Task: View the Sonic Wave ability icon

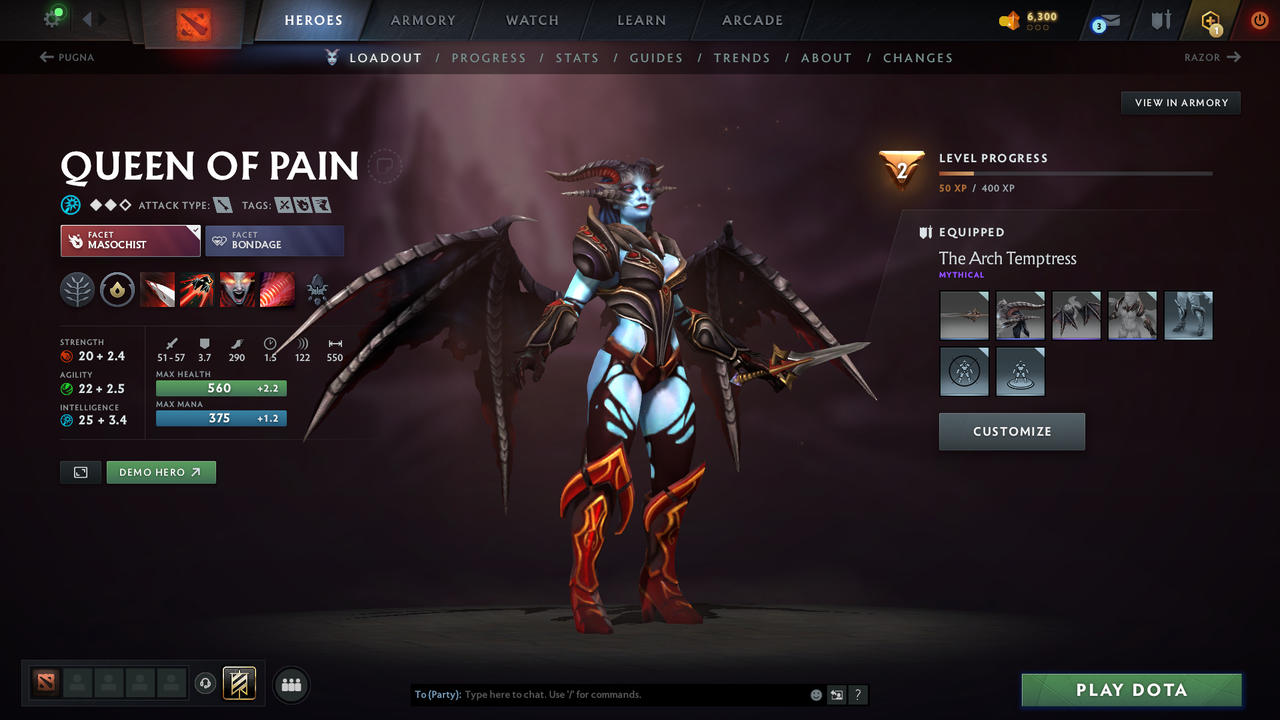Action: pos(278,290)
